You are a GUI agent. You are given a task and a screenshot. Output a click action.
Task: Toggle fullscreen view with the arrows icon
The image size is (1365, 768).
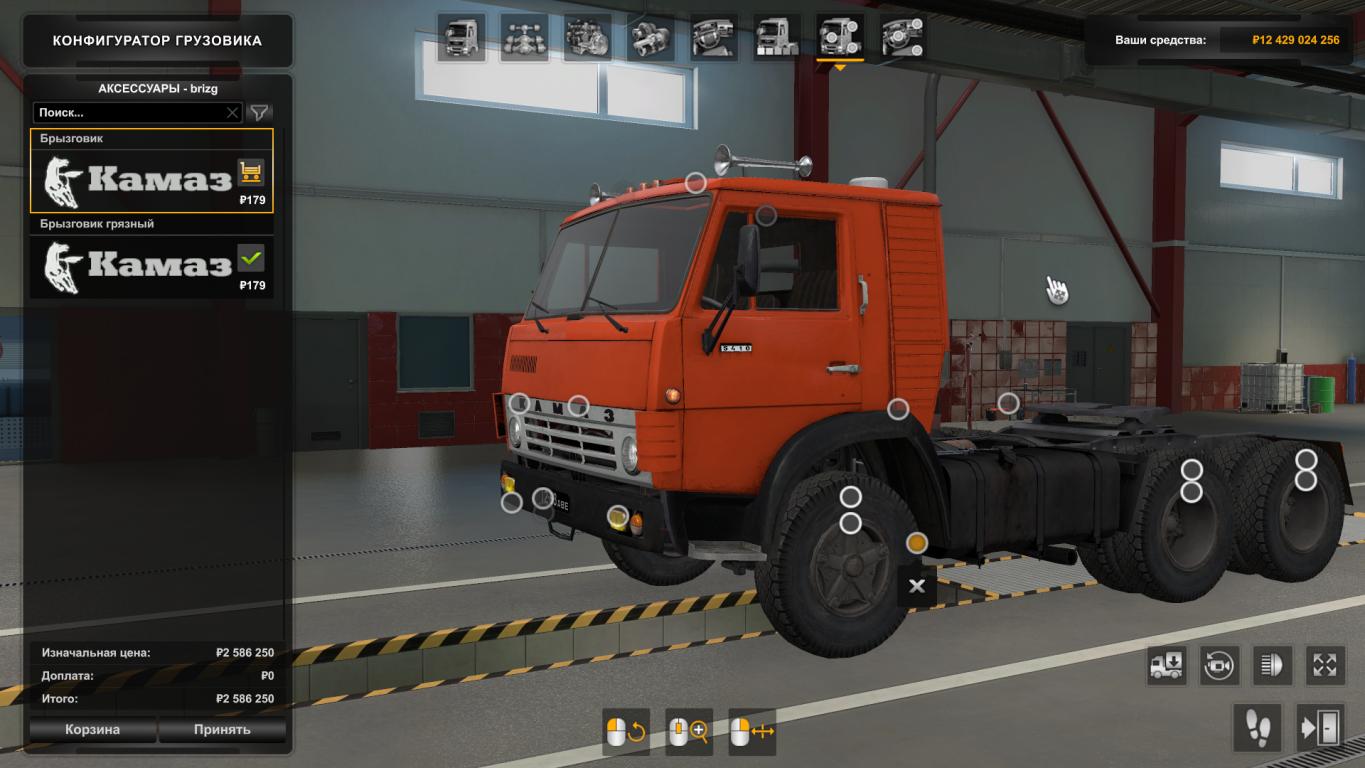tap(1325, 665)
